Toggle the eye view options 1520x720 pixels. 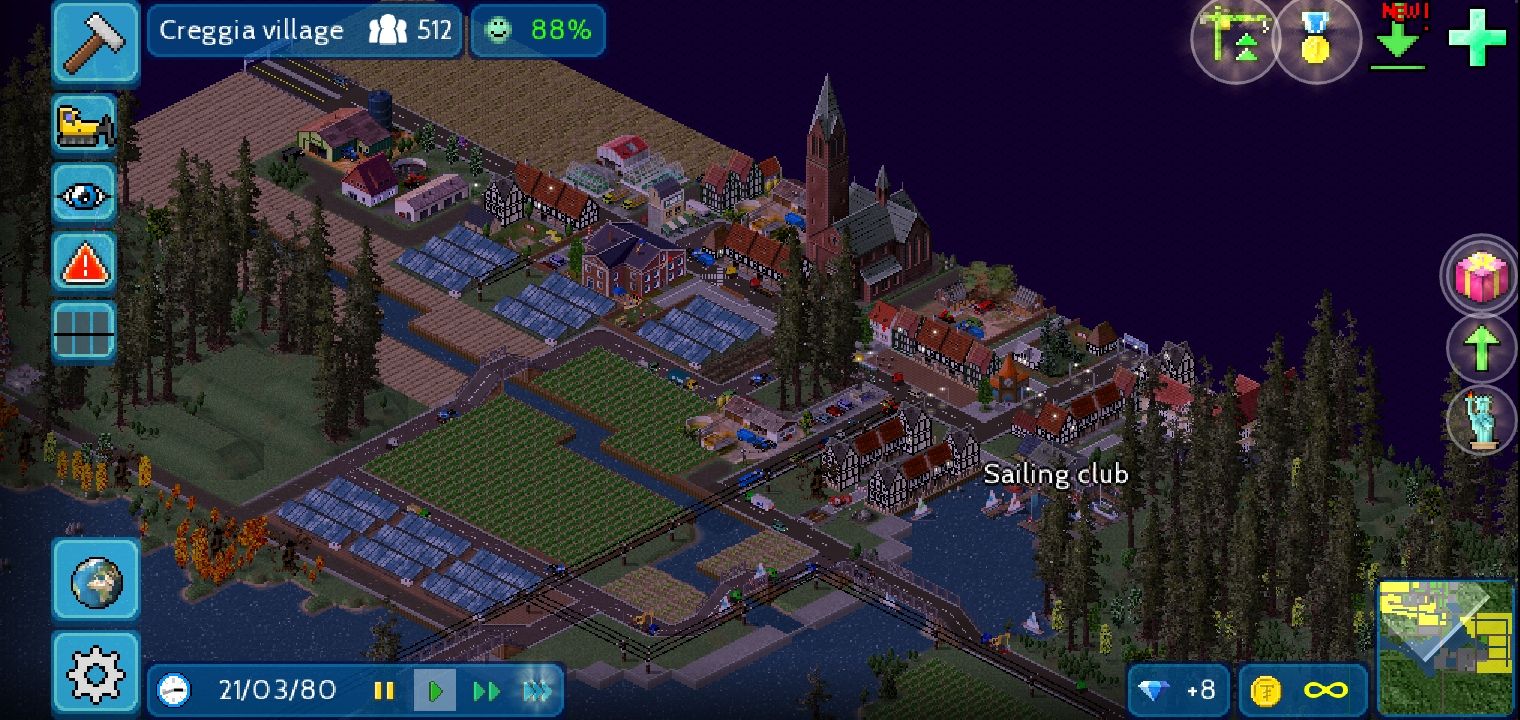85,193
